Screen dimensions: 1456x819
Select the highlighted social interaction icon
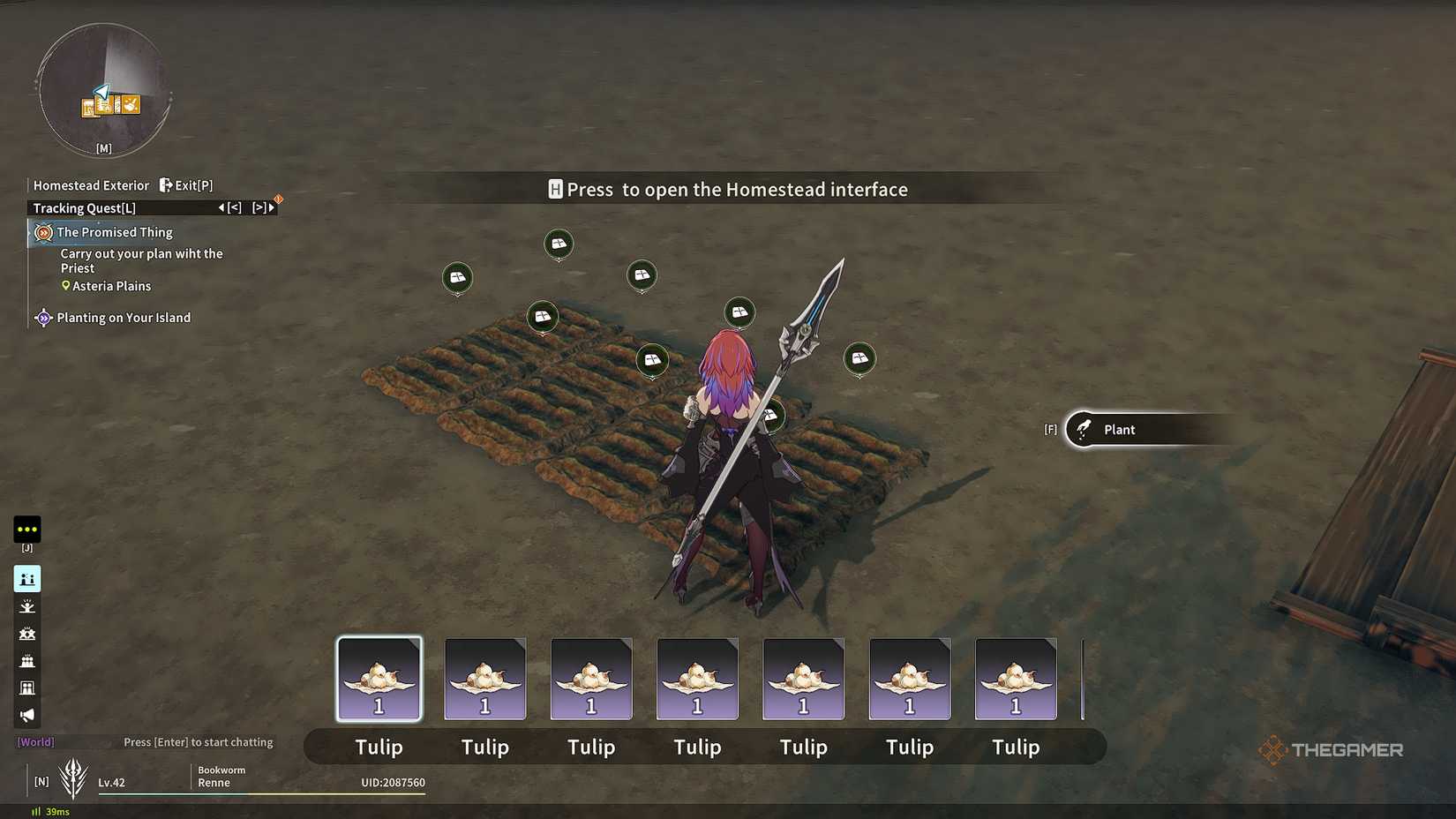pyautogui.click(x=27, y=579)
